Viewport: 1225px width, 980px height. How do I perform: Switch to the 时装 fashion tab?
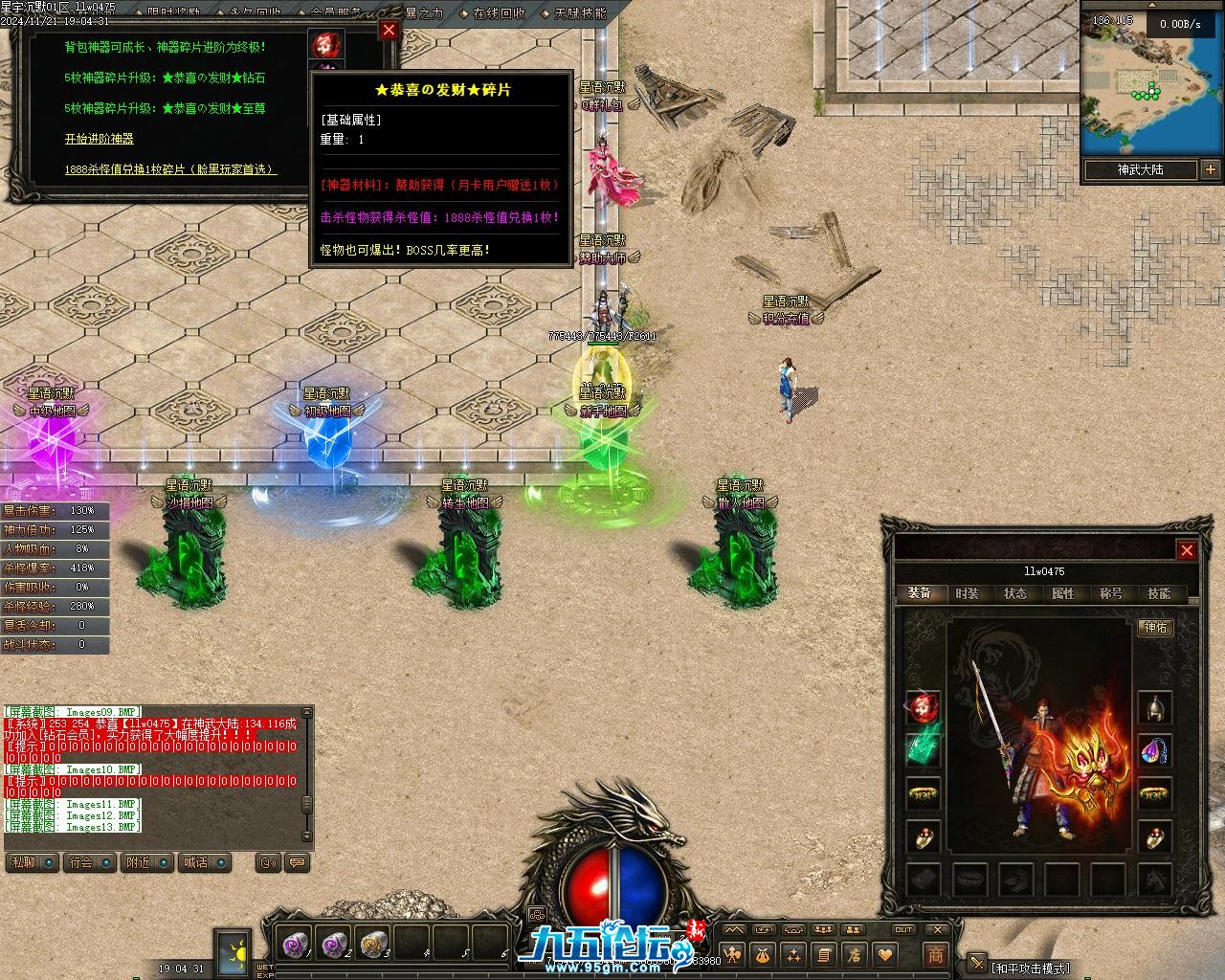pyautogui.click(x=967, y=593)
